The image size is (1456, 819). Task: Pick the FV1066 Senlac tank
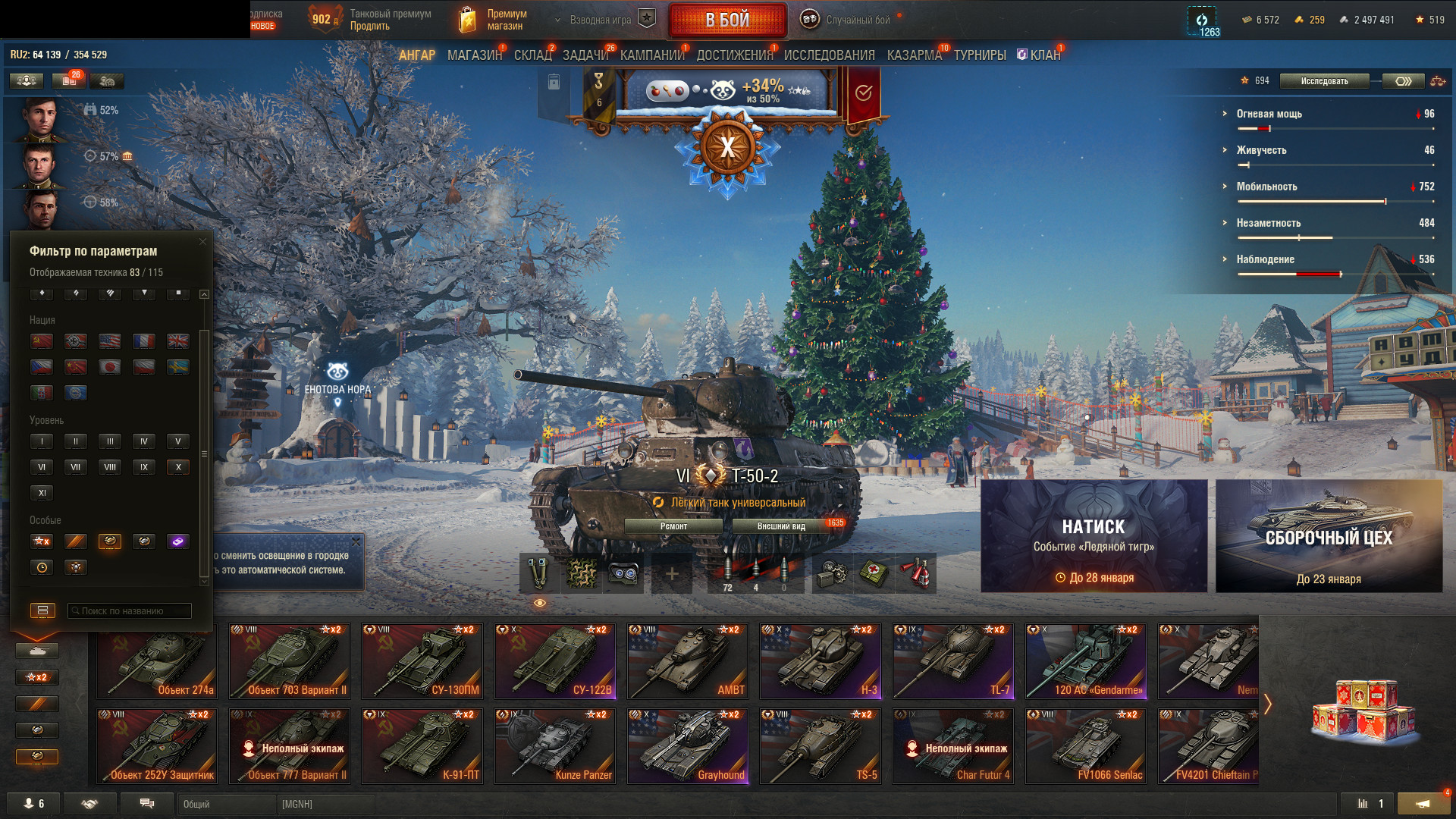click(1086, 745)
